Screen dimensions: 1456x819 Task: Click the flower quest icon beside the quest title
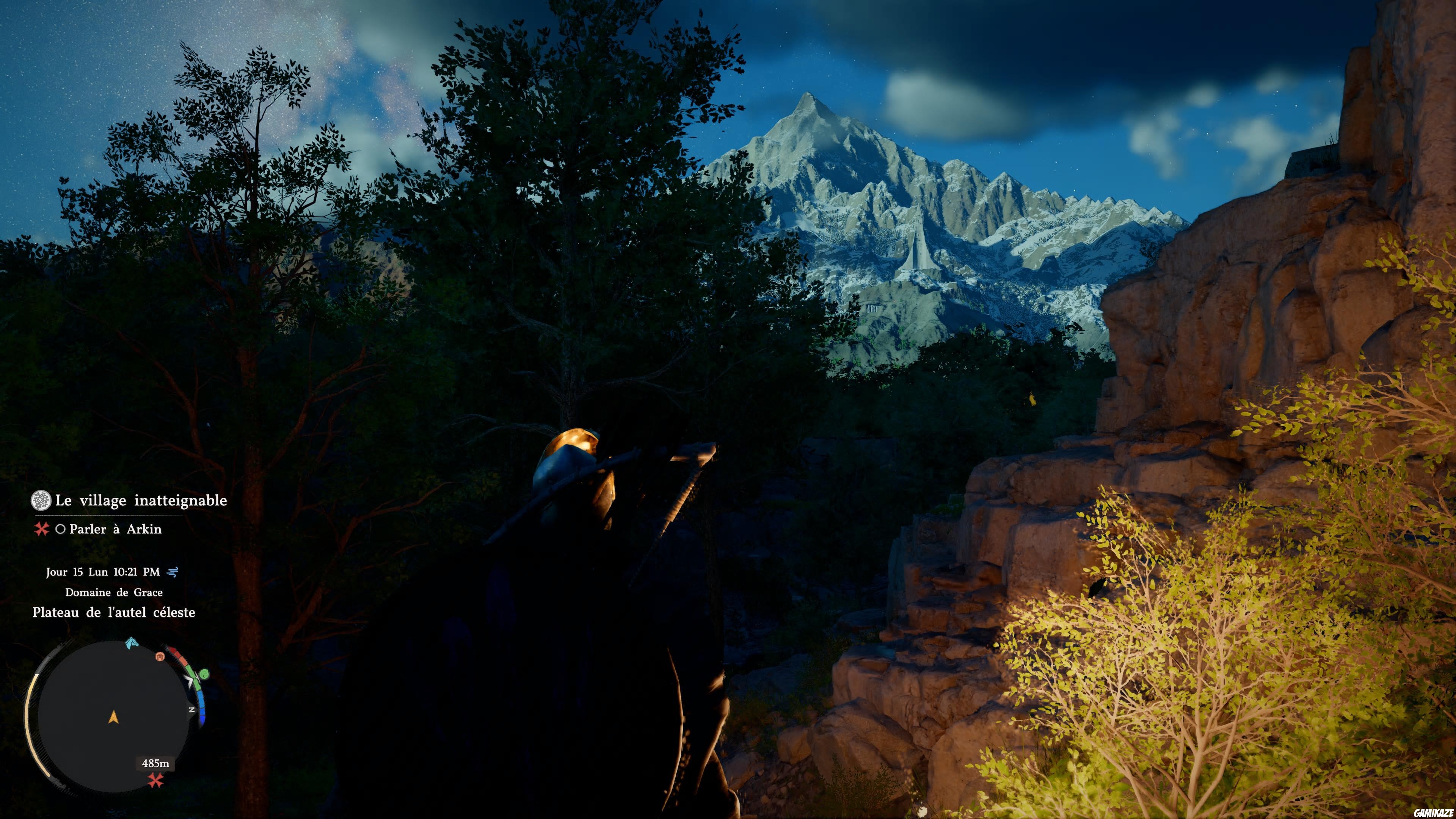[x=41, y=501]
